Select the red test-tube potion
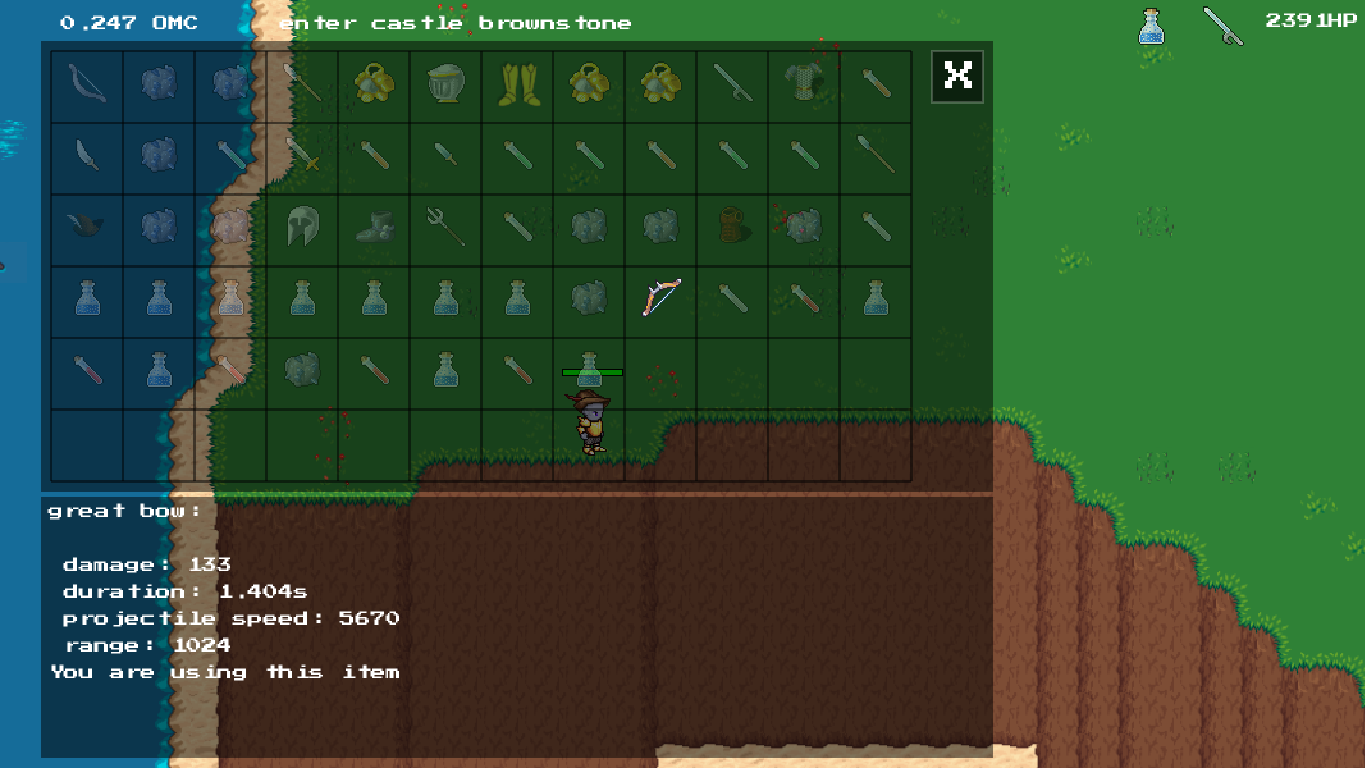Screen dimensions: 1365x768 coord(87,370)
